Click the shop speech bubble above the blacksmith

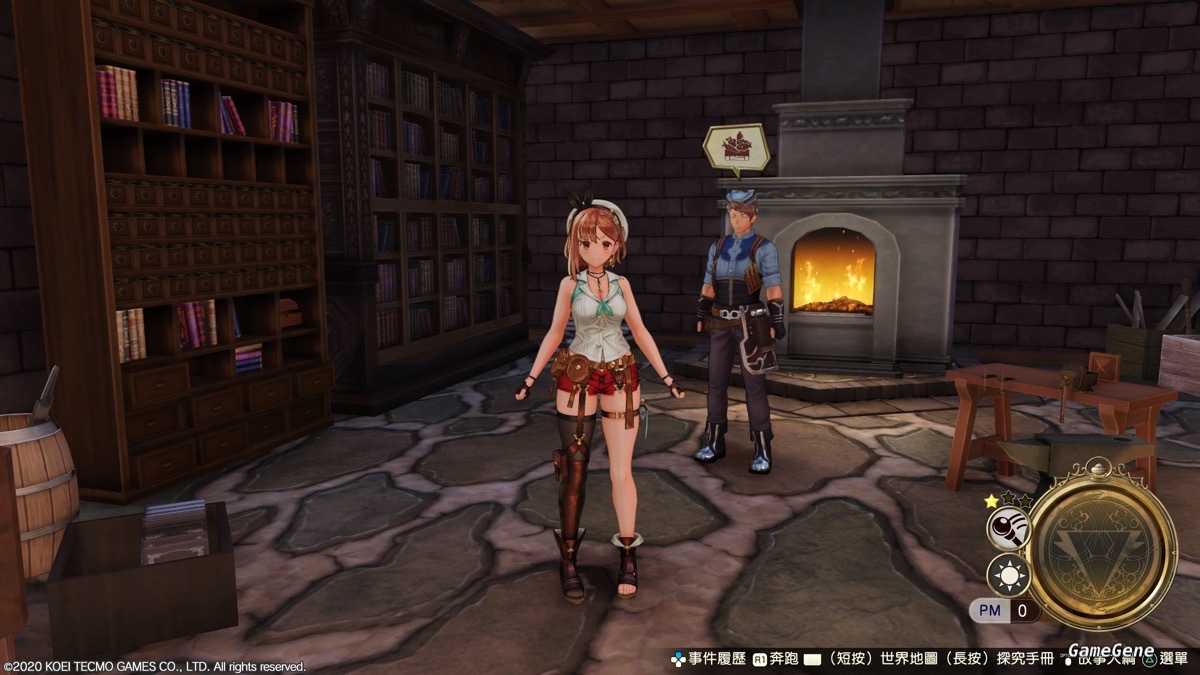pyautogui.click(x=736, y=146)
